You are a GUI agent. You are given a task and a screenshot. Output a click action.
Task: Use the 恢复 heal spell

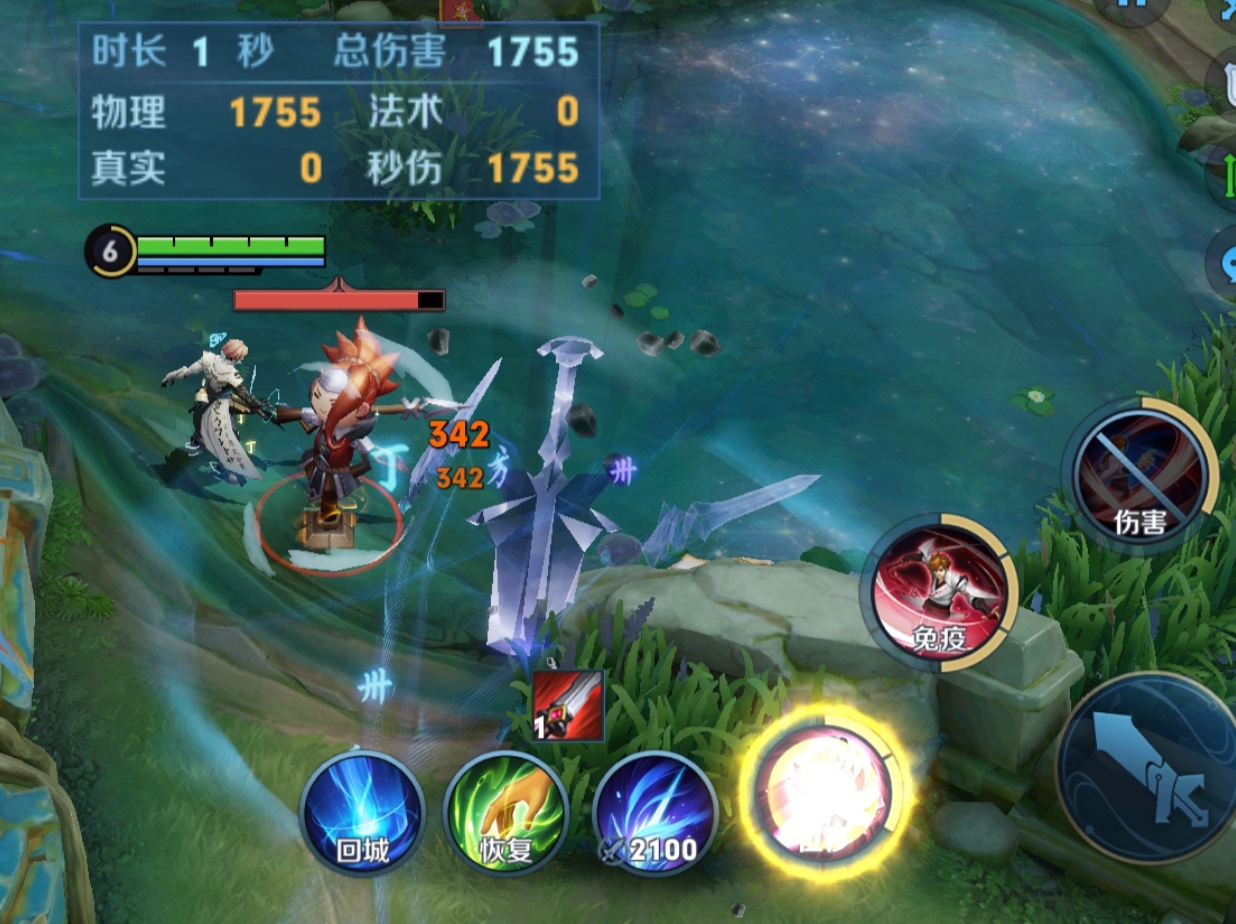pyautogui.click(x=504, y=813)
